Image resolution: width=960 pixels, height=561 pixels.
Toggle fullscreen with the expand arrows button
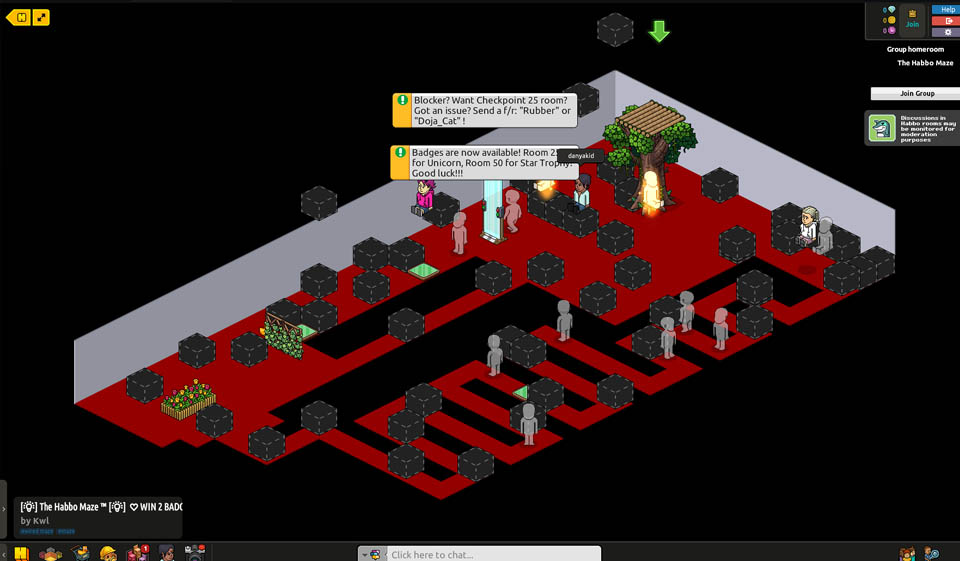41,17
